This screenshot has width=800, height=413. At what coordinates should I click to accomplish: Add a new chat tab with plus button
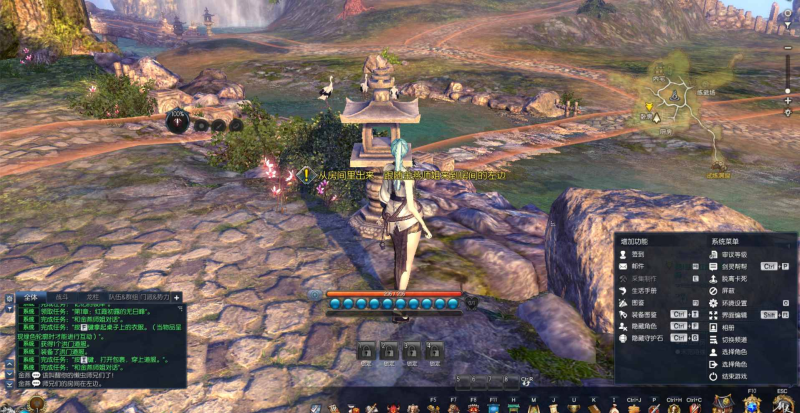pos(176,297)
